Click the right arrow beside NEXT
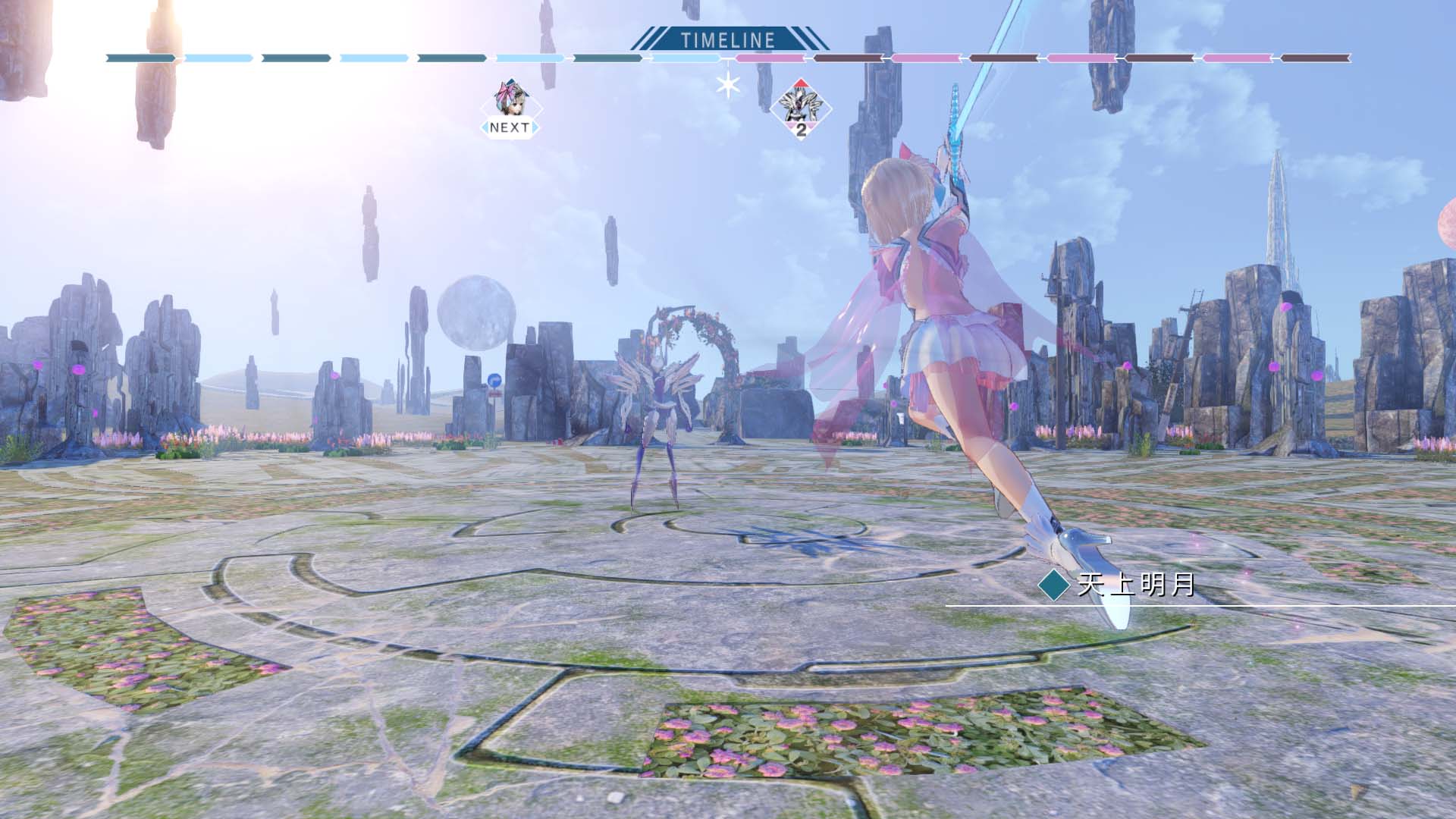 point(532,127)
